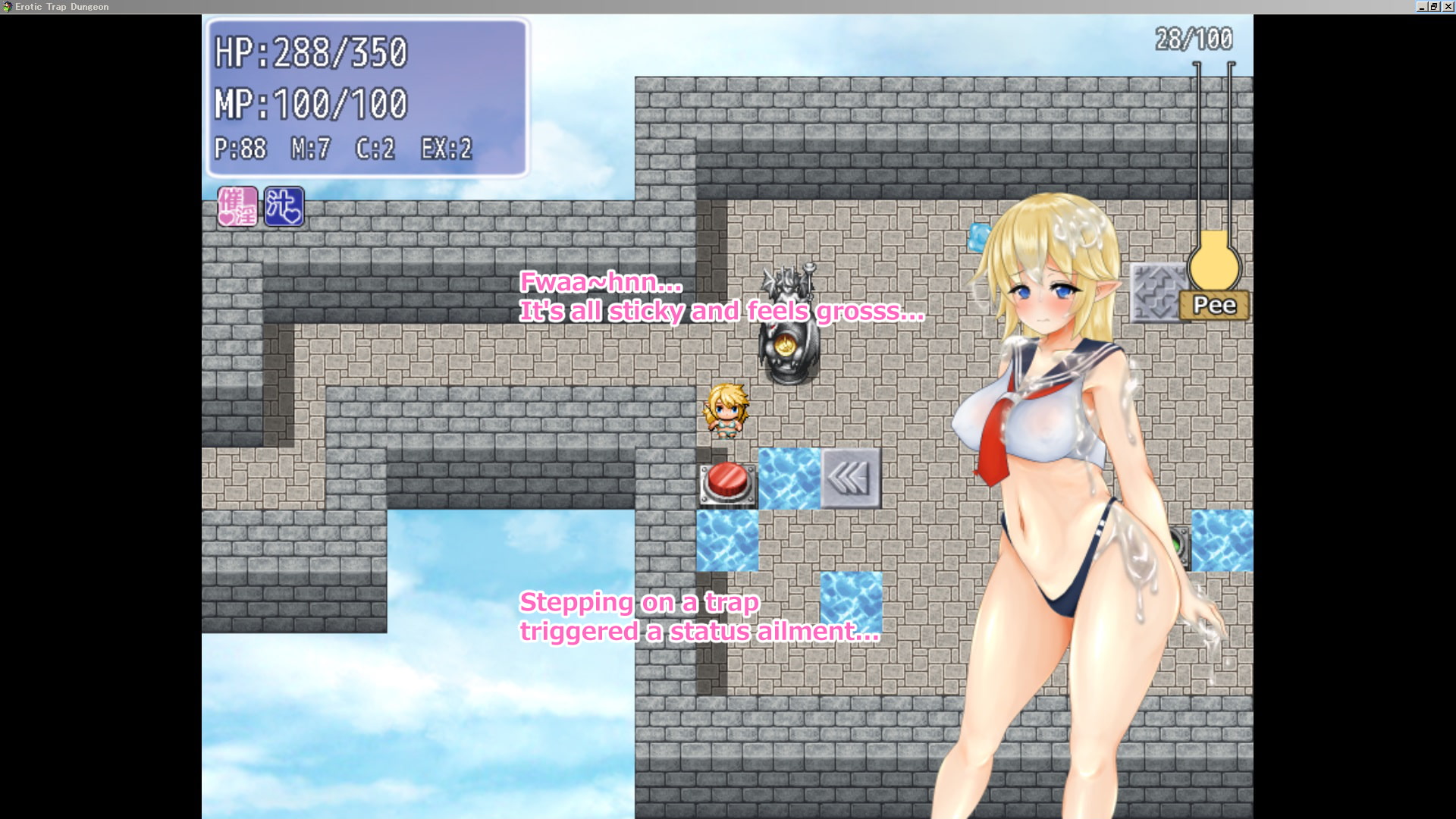Image resolution: width=1456 pixels, height=819 pixels.
Task: Click the dragon statue on the dungeon floor
Action: (789, 326)
